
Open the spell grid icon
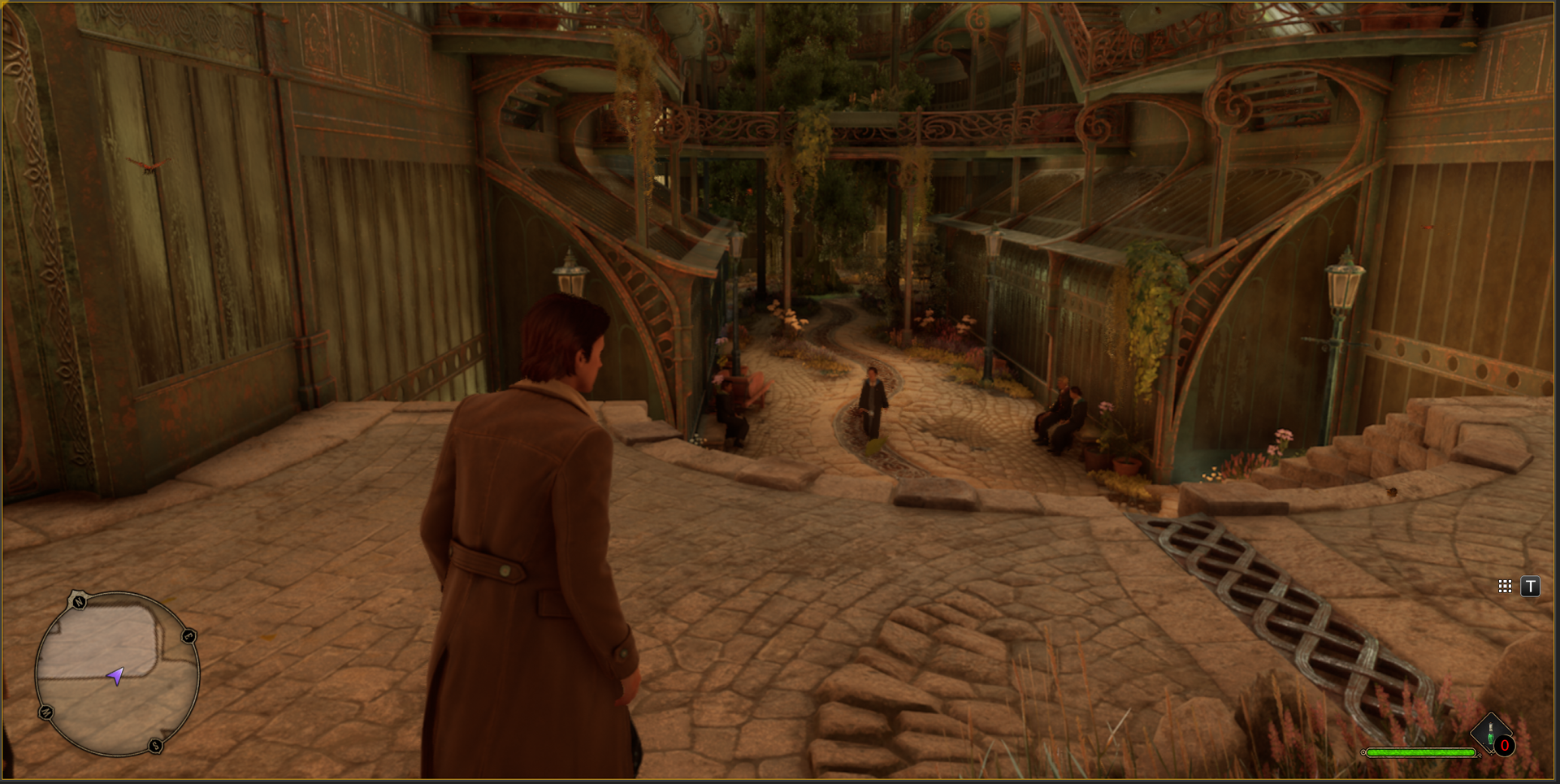click(x=1505, y=586)
